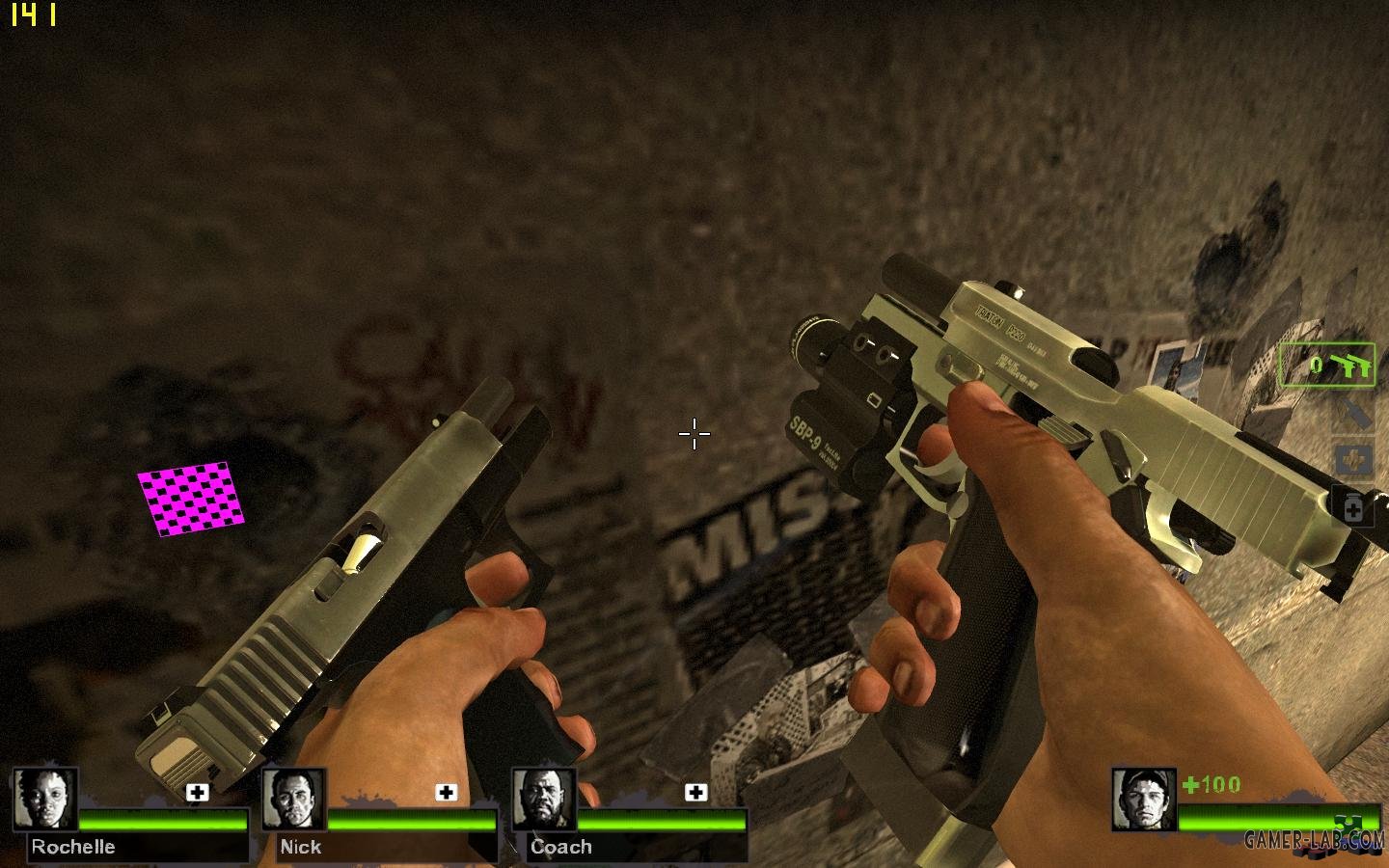Click Coach's teammate portrait

coord(544,800)
